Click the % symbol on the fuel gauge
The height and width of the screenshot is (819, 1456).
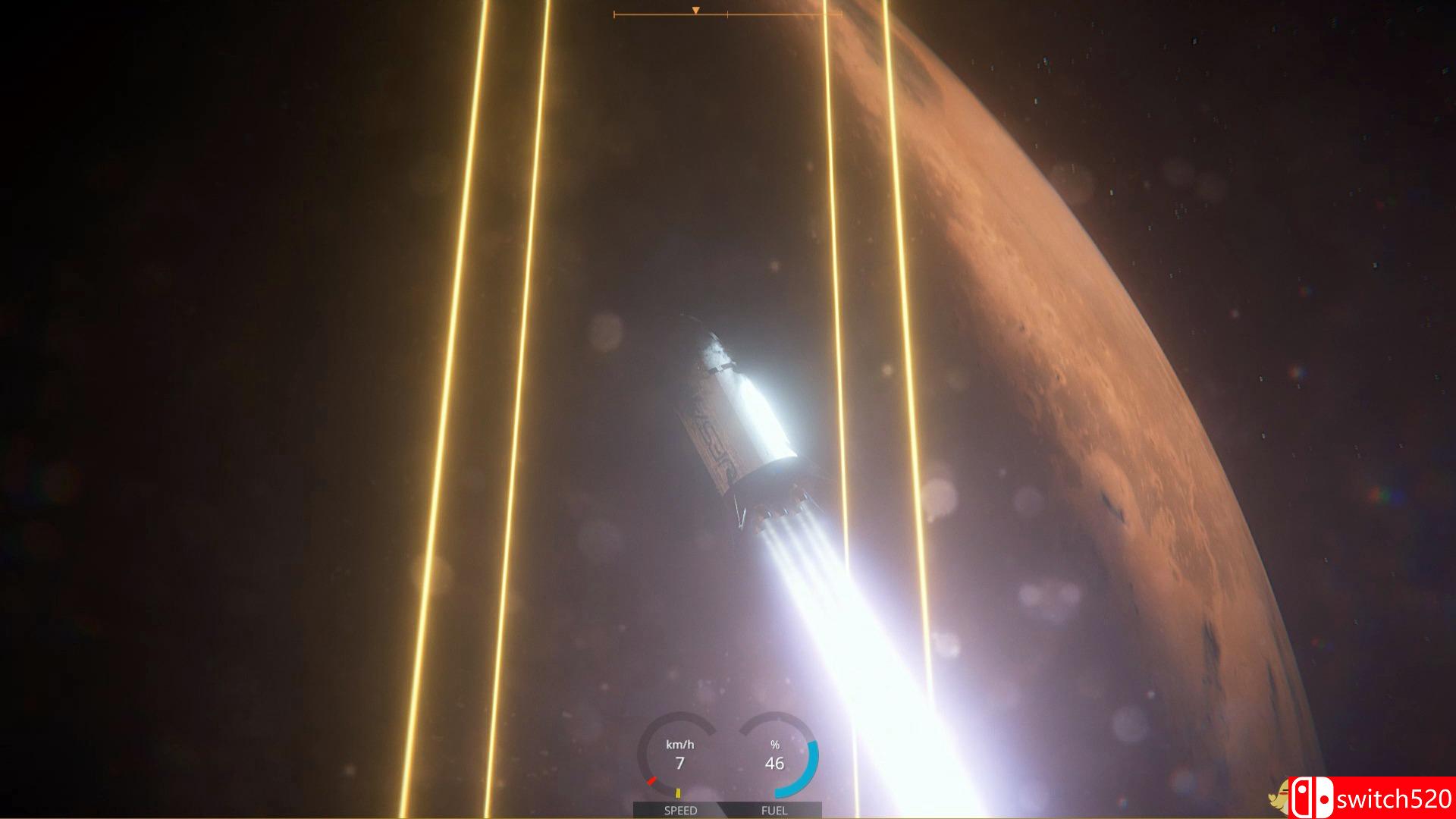tap(775, 745)
